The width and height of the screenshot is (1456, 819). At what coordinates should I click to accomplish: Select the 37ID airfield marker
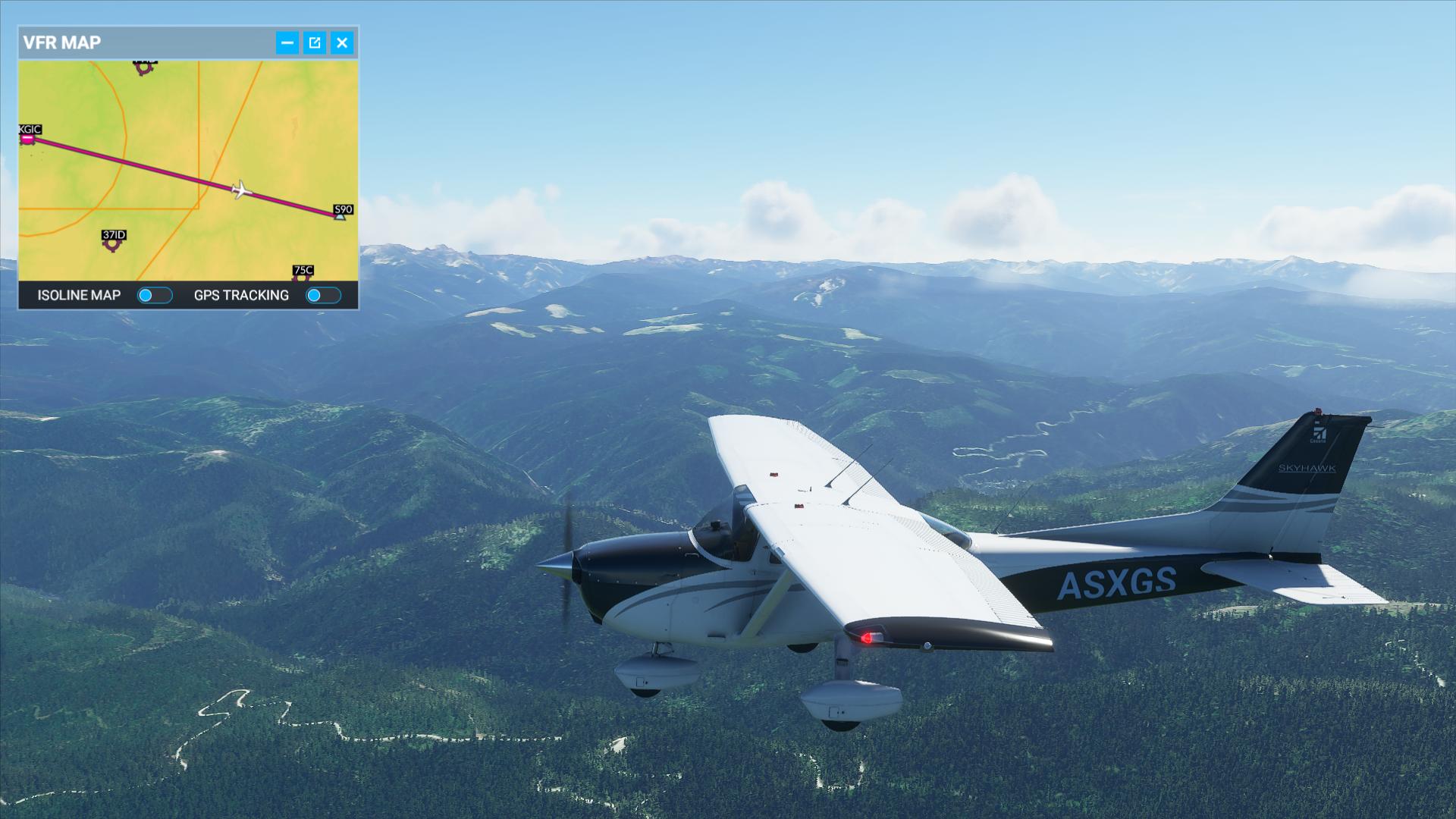tap(113, 243)
